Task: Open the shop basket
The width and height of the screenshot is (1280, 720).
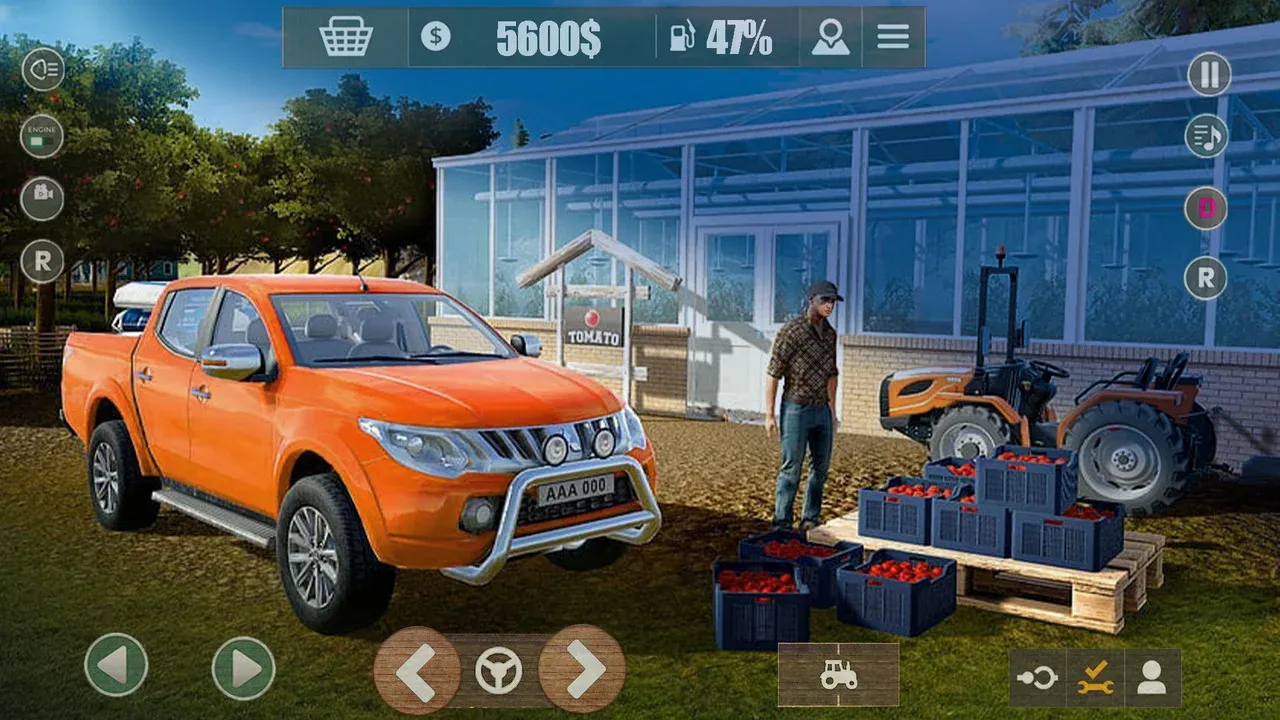Action: [x=346, y=37]
